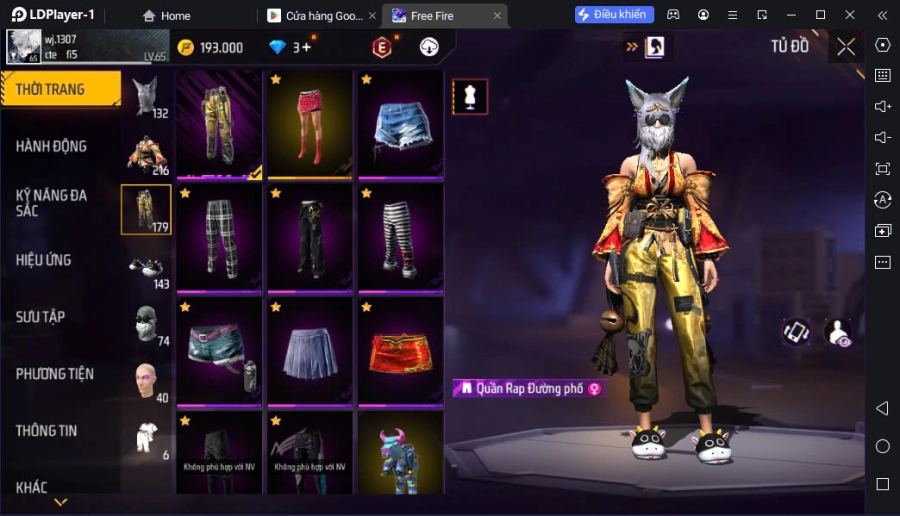Image resolution: width=900 pixels, height=516 pixels.
Task: Open the Thông Tin section
Action: click(47, 431)
